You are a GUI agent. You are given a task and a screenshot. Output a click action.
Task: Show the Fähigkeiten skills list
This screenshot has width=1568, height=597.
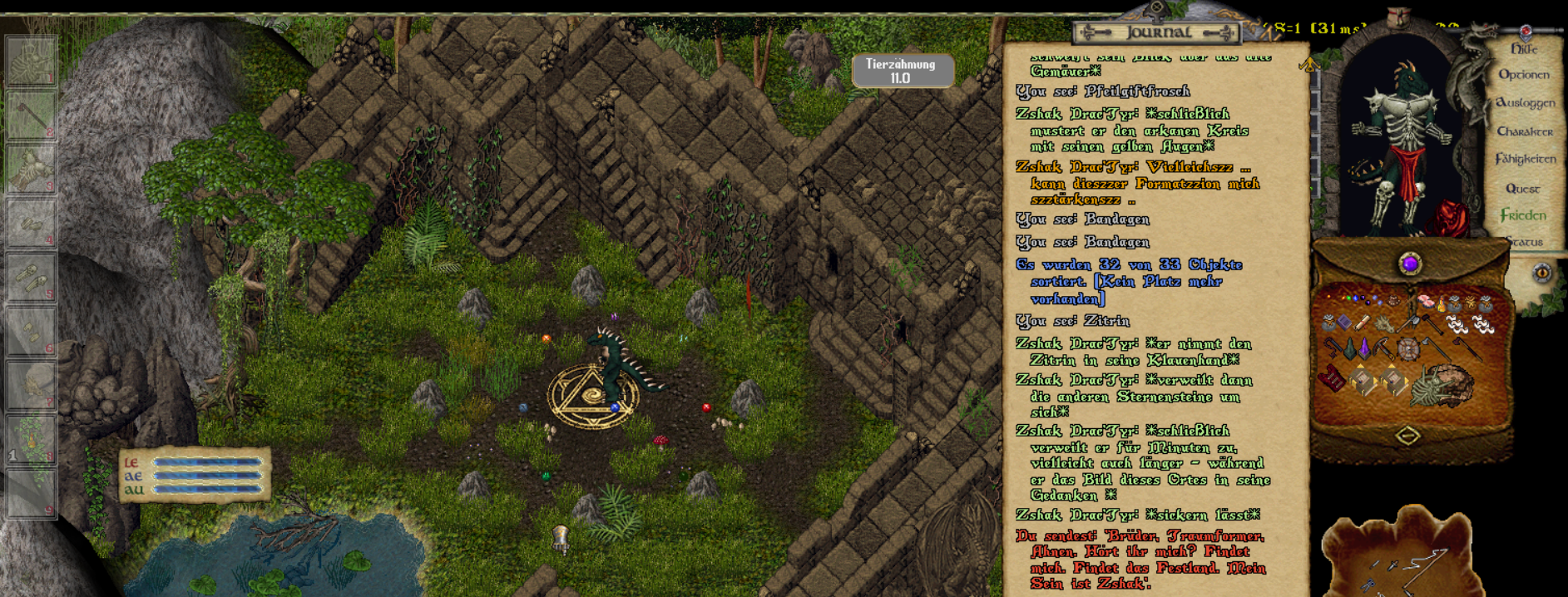[x=1525, y=159]
